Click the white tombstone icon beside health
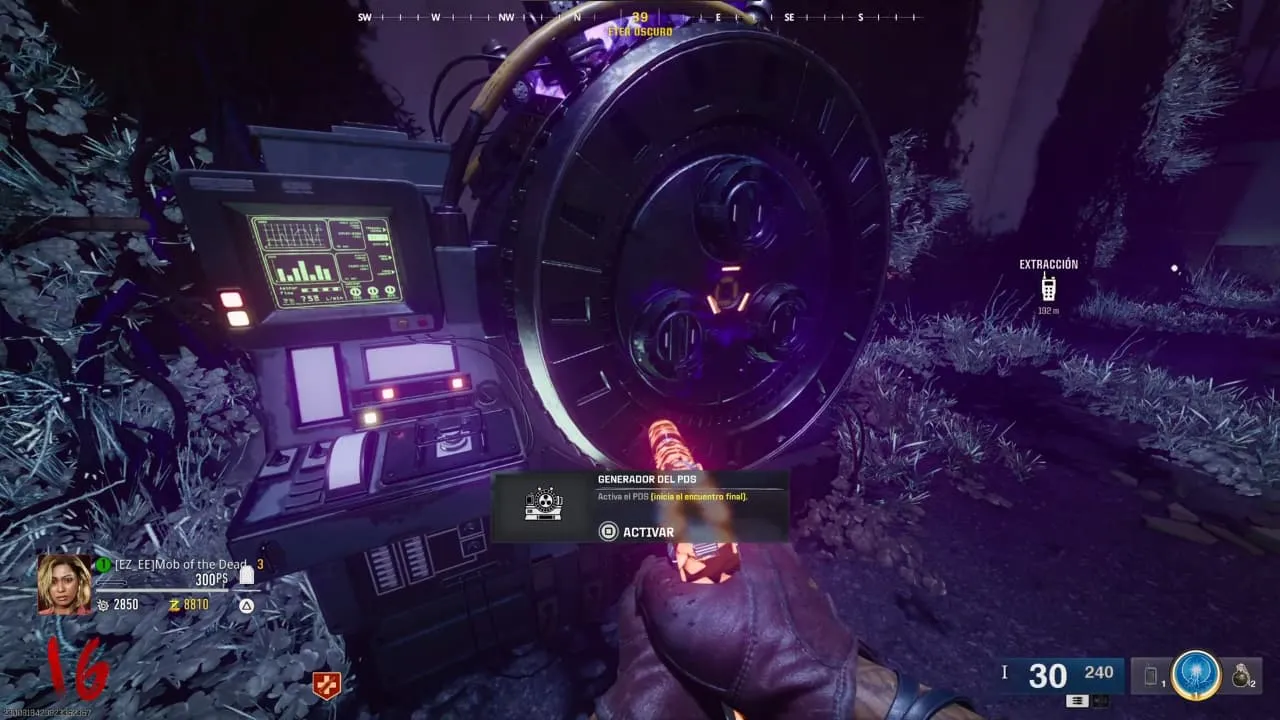1280x720 pixels. click(x=247, y=575)
